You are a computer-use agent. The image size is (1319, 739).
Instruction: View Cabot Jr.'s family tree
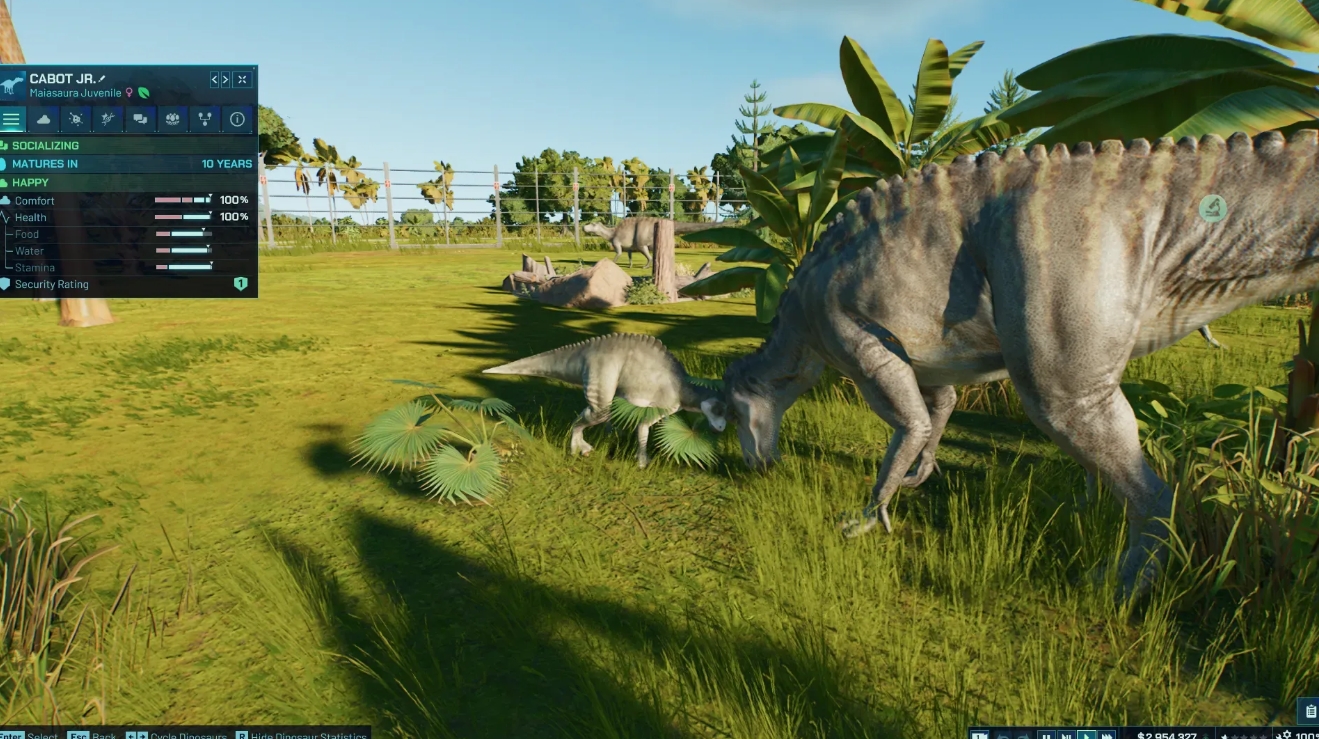pyautogui.click(x=205, y=119)
